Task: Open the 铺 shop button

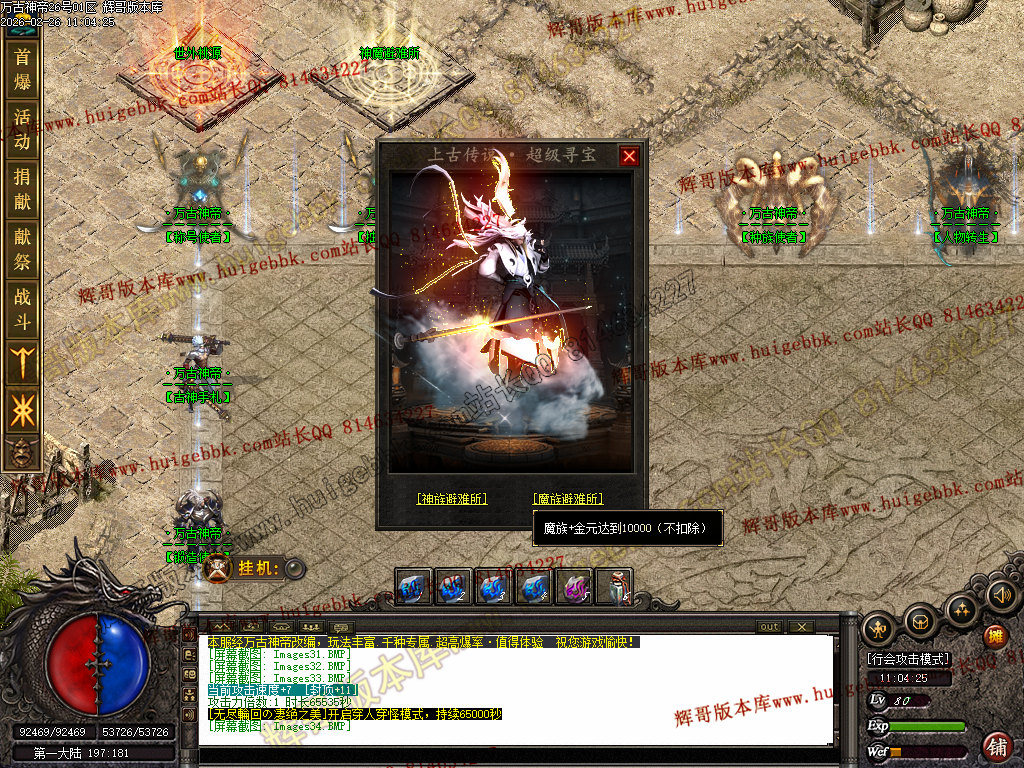Action: click(x=997, y=745)
